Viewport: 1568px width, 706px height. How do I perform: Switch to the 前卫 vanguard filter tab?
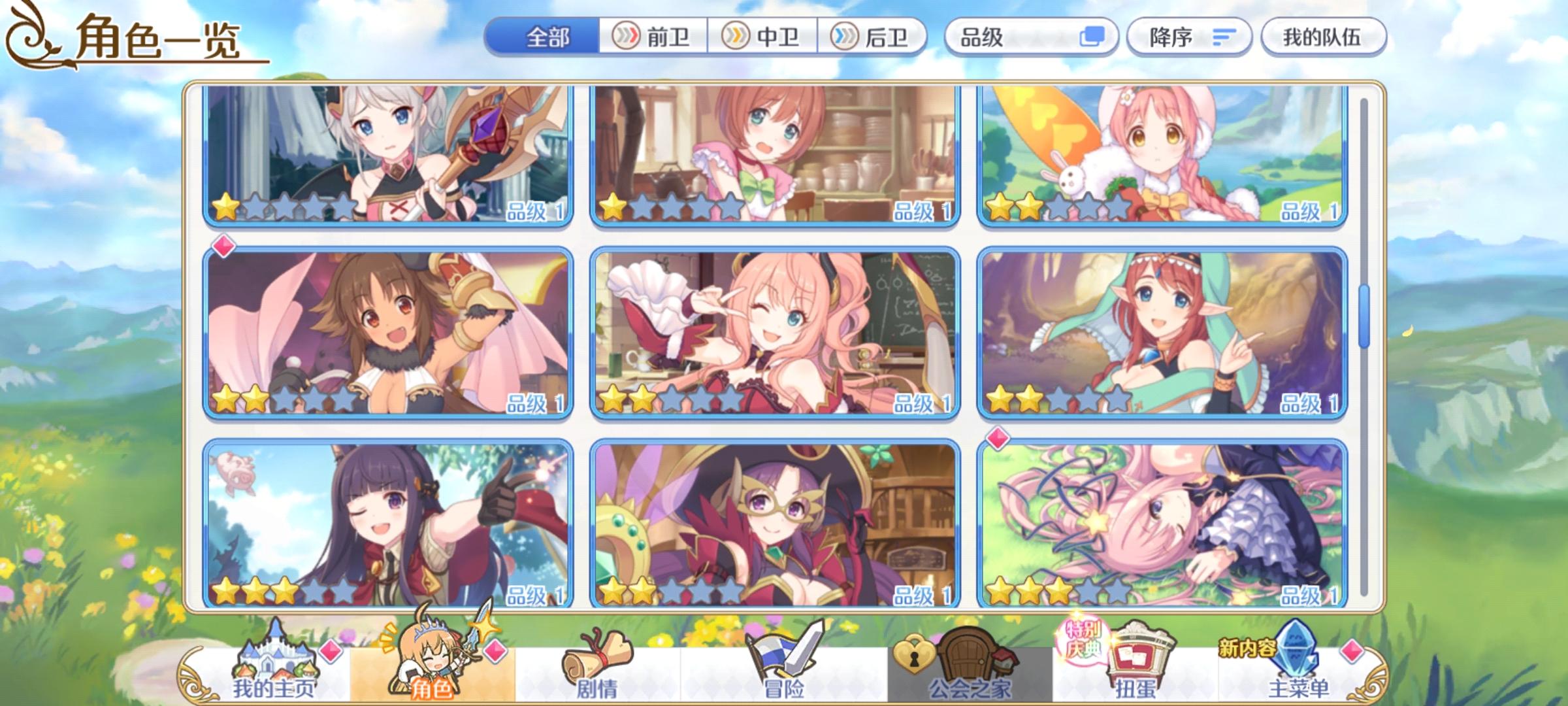point(653,37)
